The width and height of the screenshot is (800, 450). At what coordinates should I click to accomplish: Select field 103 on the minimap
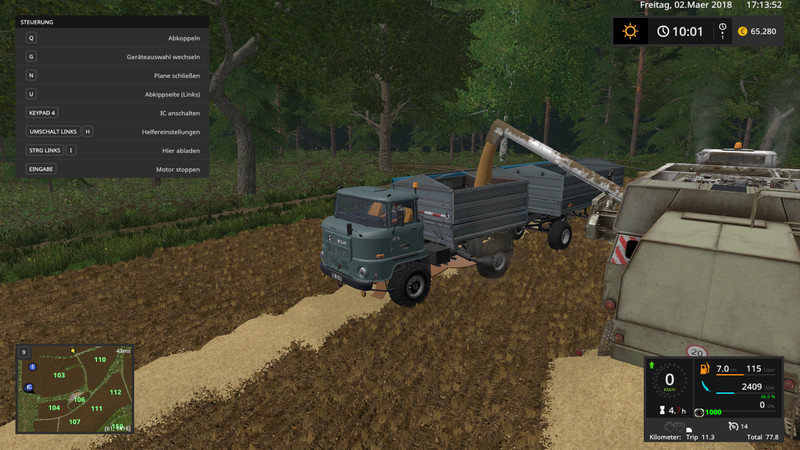point(59,375)
